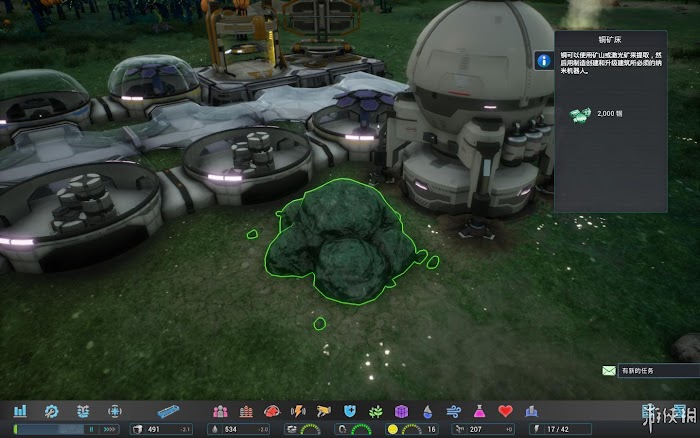Open the green plant farming category

pos(376,411)
